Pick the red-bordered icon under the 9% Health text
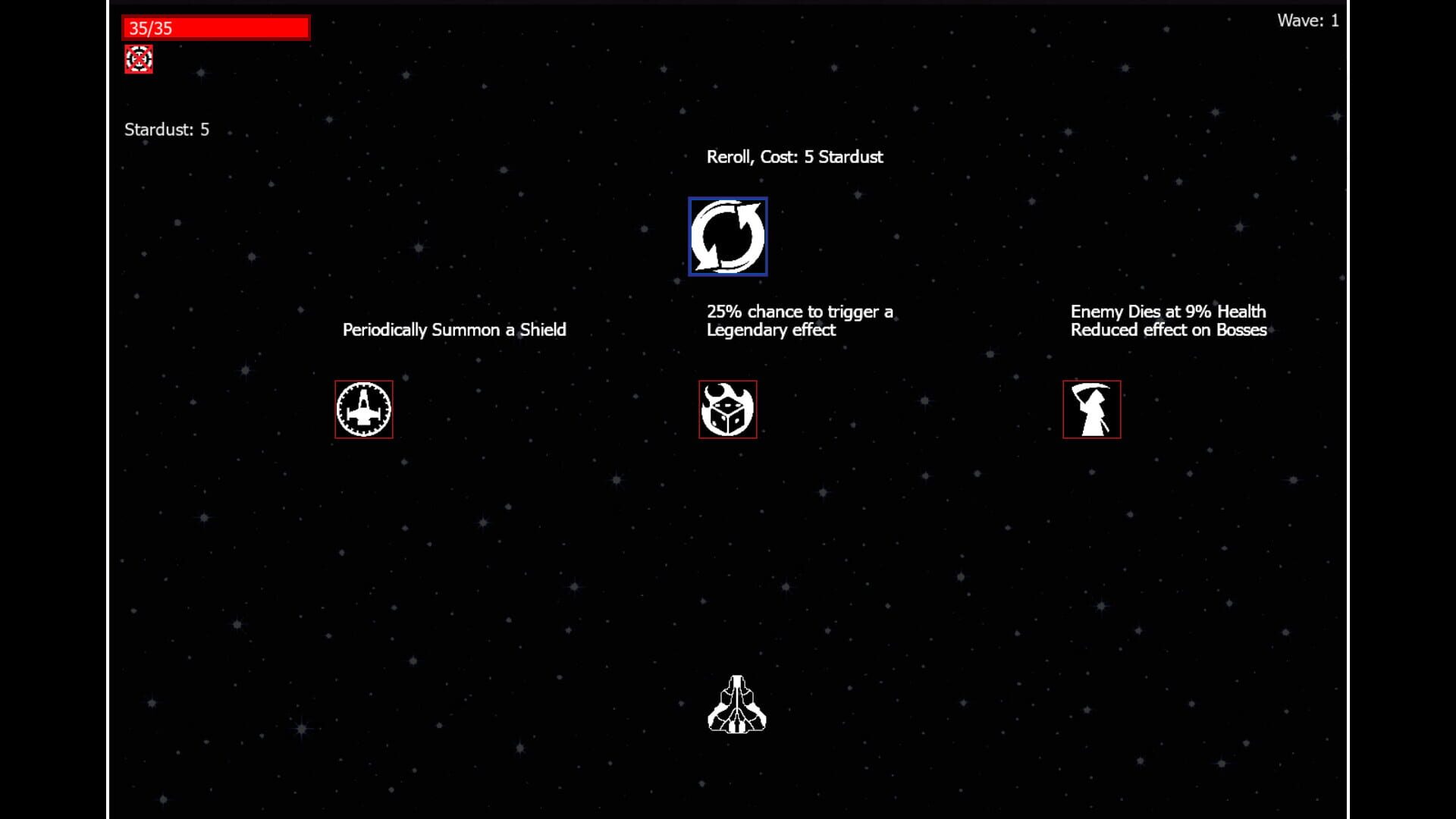This screenshot has width=1456, height=819. tap(1090, 409)
